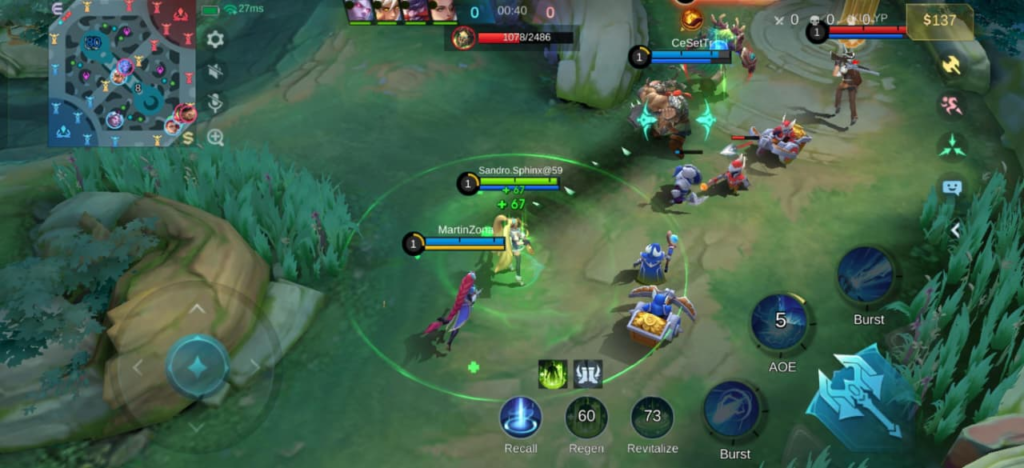Trigger the AOE skill showing cooldown 5
1024x468 pixels.
click(781, 323)
